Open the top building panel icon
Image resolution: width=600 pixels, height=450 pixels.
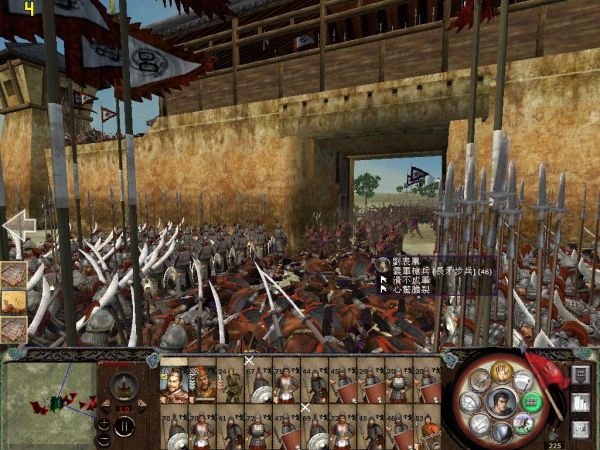coord(13,274)
